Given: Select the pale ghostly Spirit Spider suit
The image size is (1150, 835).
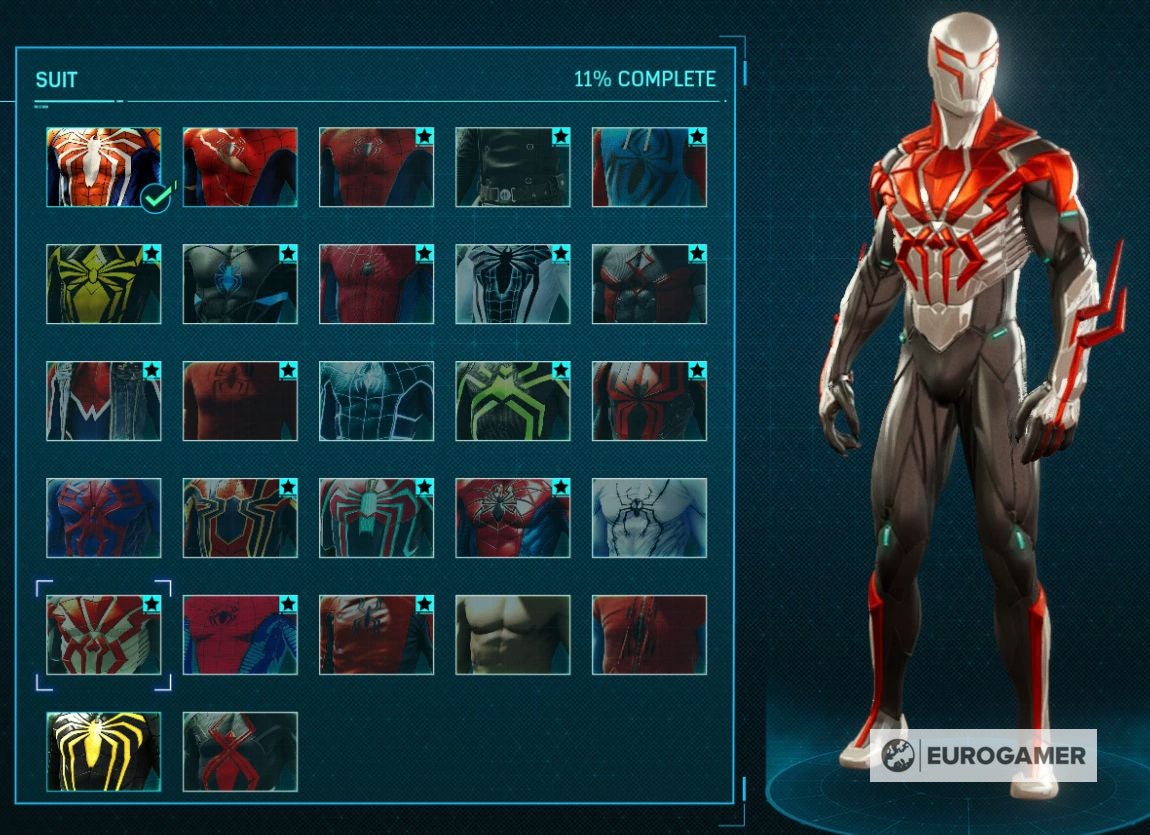Looking at the screenshot, I should 649,518.
